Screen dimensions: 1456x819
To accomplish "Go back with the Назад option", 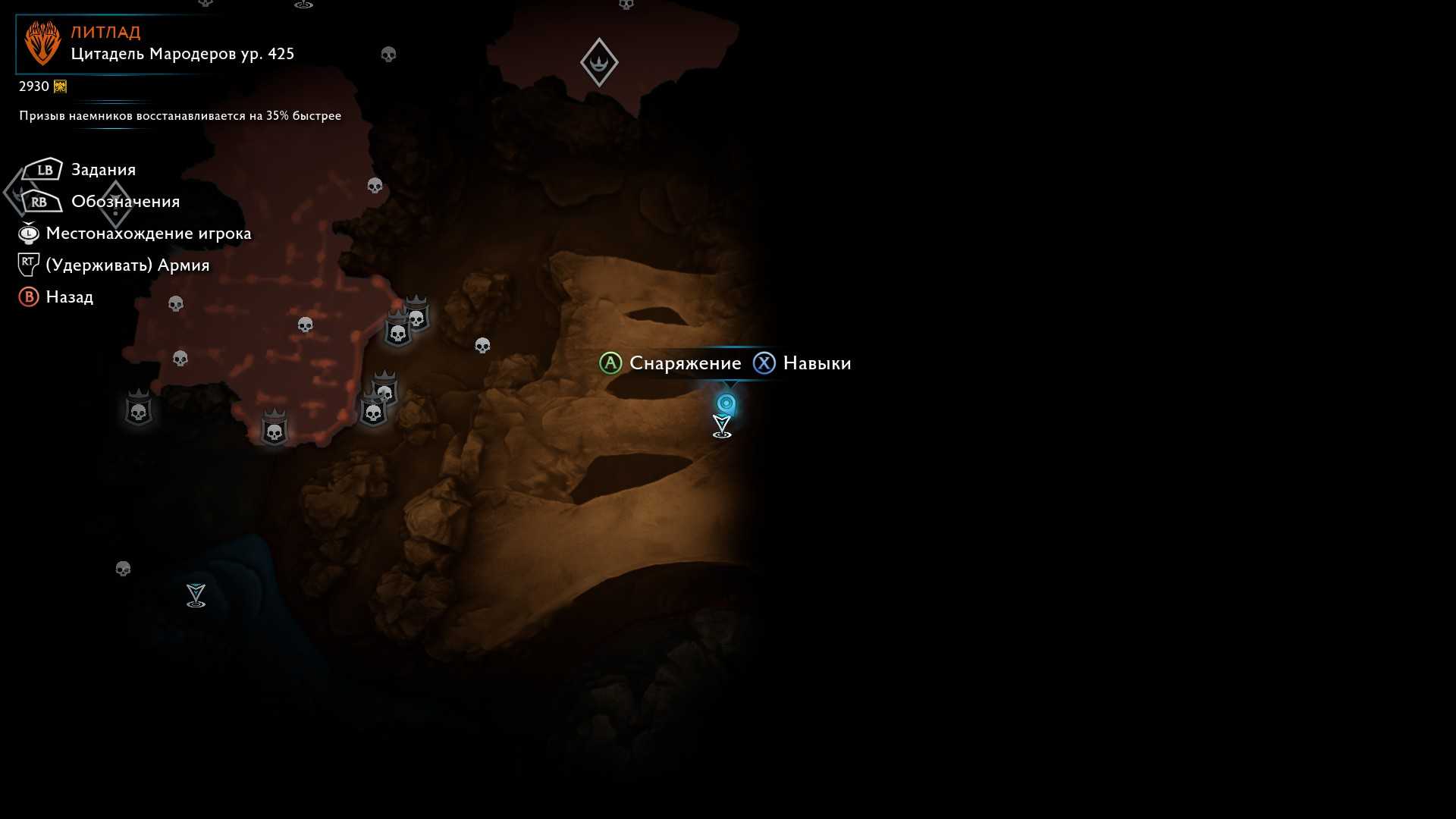I will [x=69, y=297].
